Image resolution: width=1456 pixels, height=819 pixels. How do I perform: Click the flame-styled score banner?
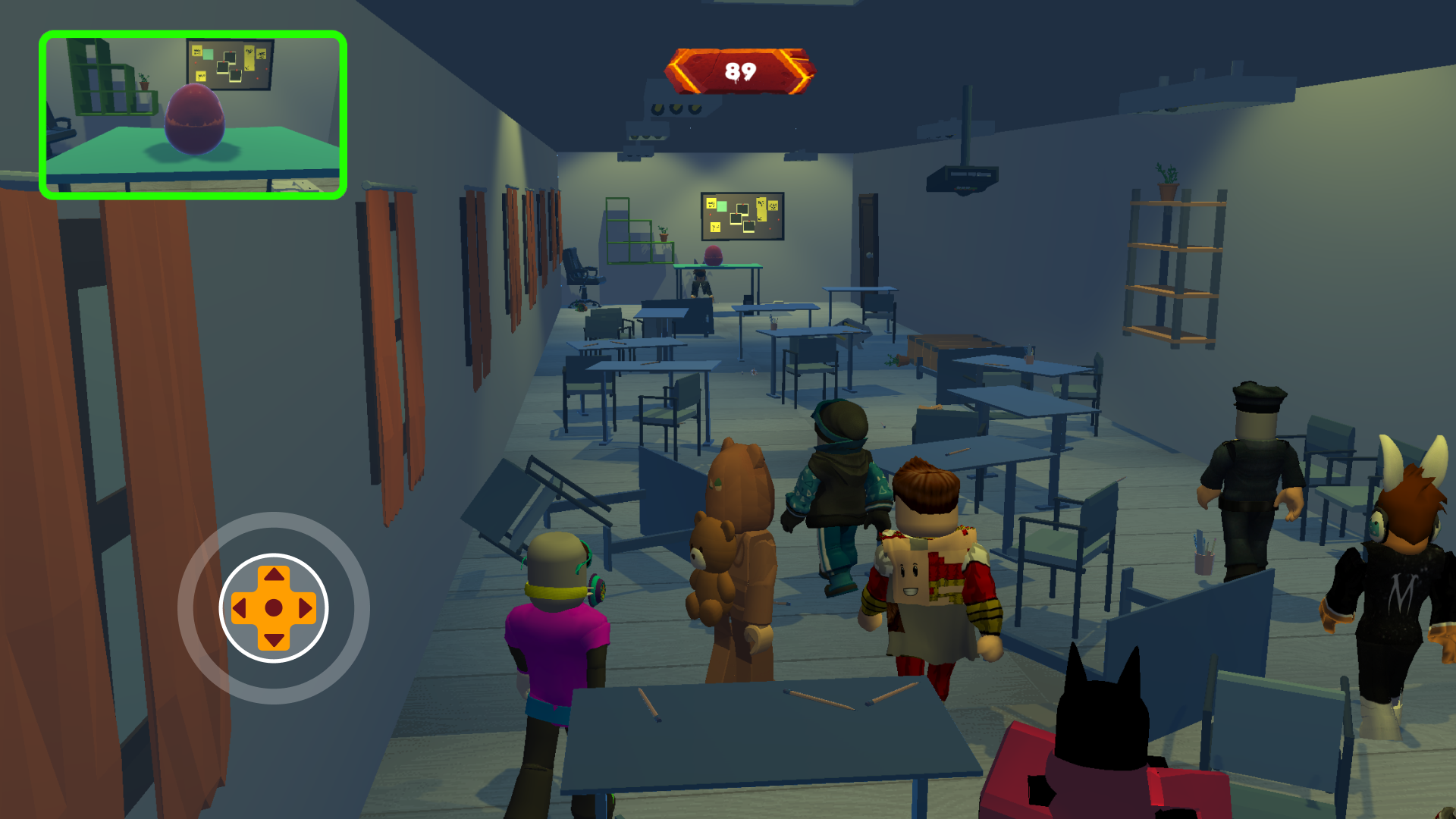tap(740, 71)
